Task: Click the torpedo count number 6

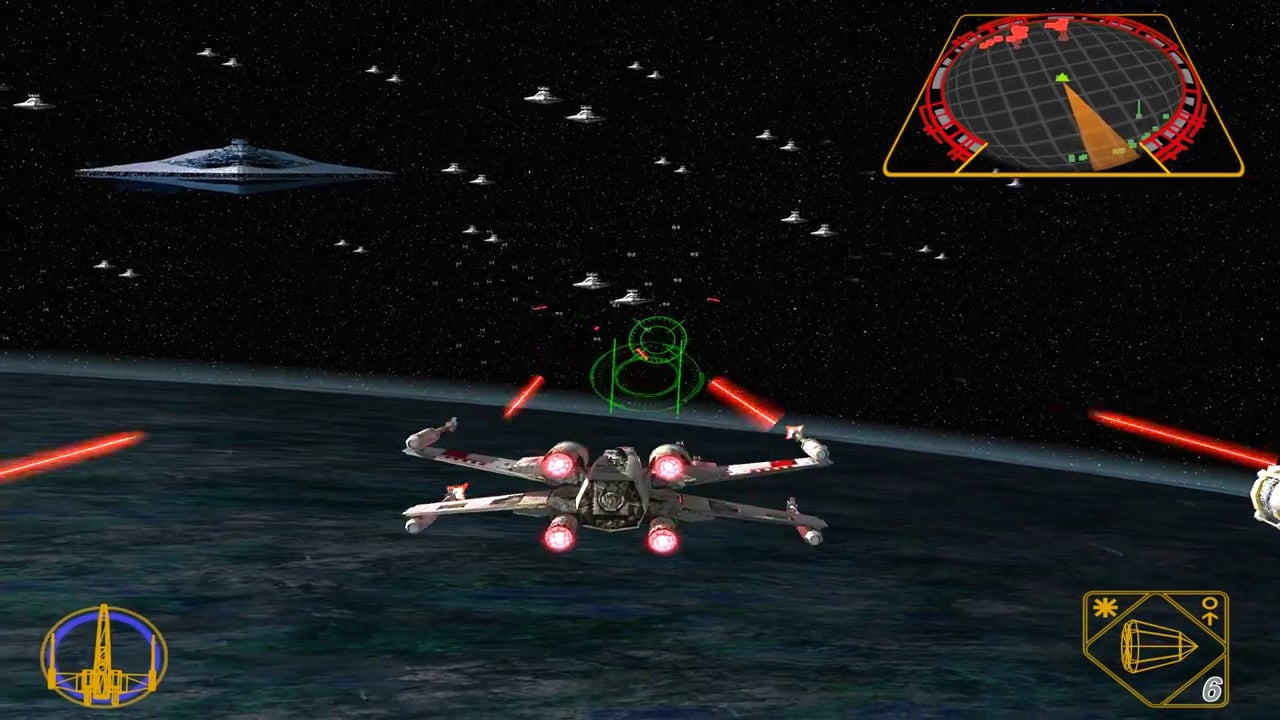Action: pos(1213,687)
